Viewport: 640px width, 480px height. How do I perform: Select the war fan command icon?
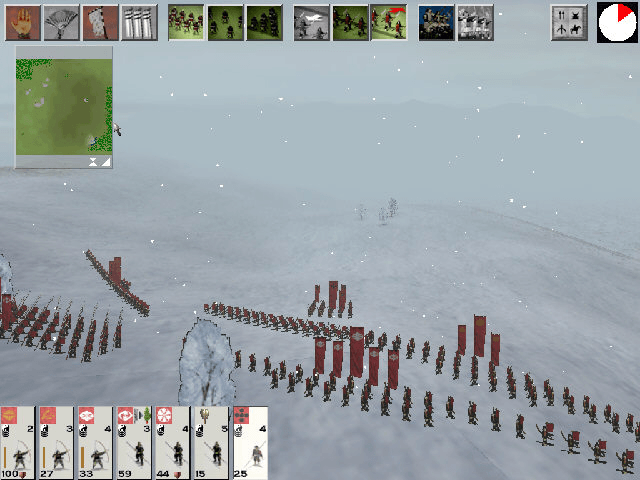(x=61, y=22)
